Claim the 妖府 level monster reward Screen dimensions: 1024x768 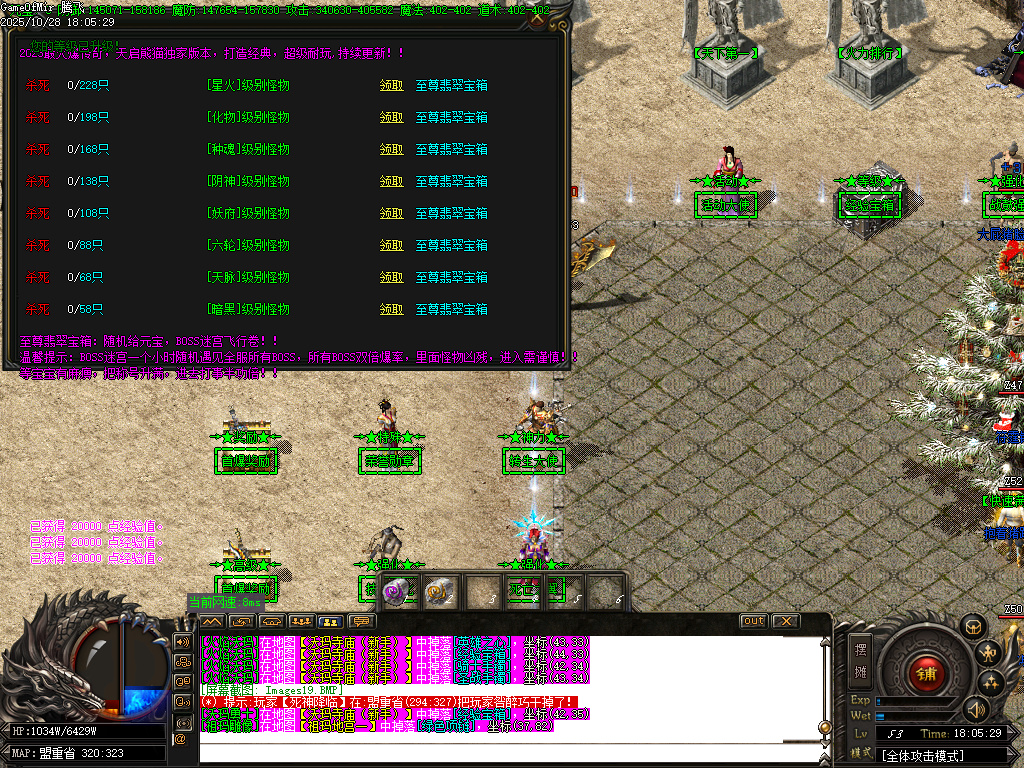[x=391, y=214]
